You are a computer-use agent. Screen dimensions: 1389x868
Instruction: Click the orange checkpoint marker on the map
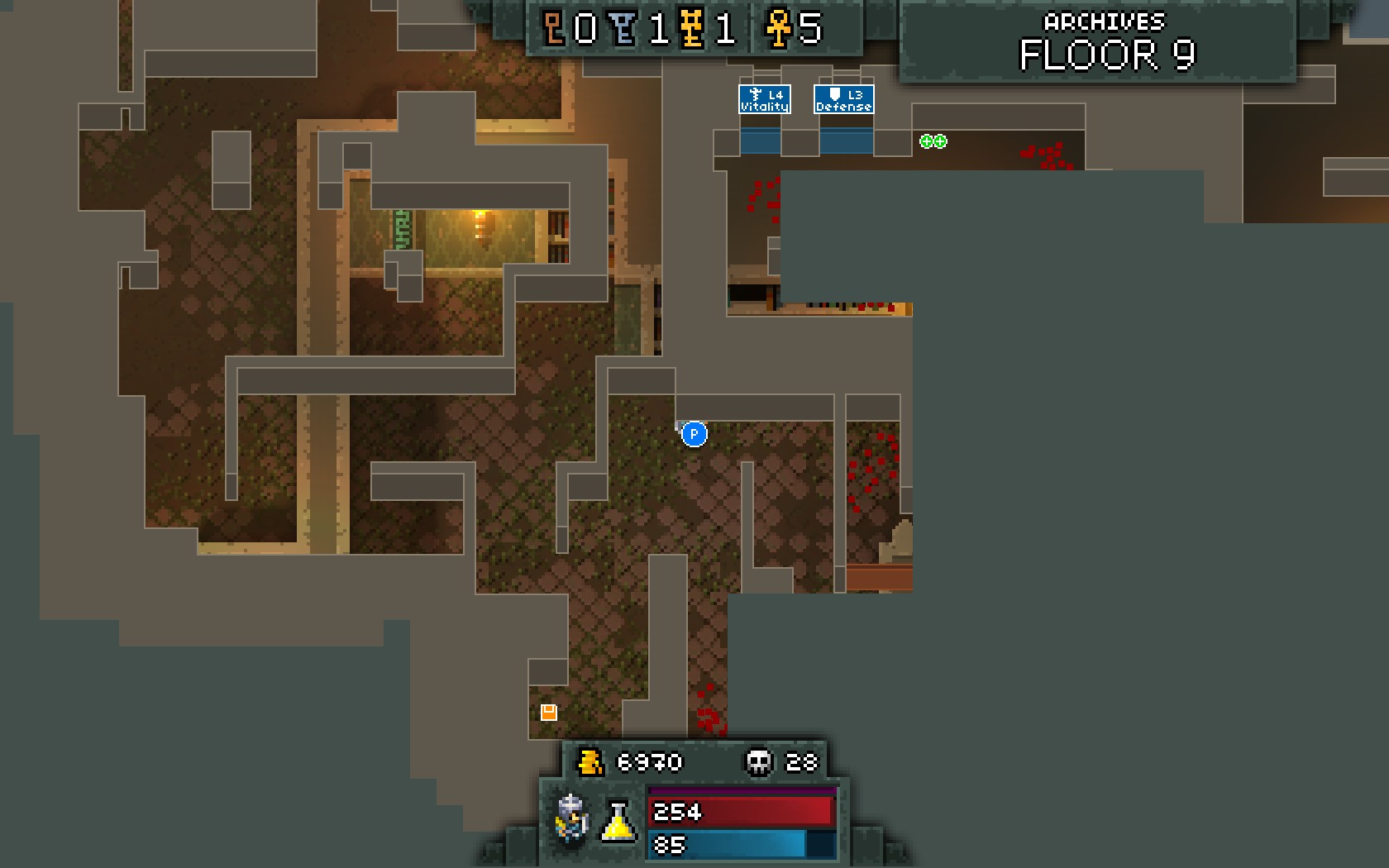coord(548,712)
